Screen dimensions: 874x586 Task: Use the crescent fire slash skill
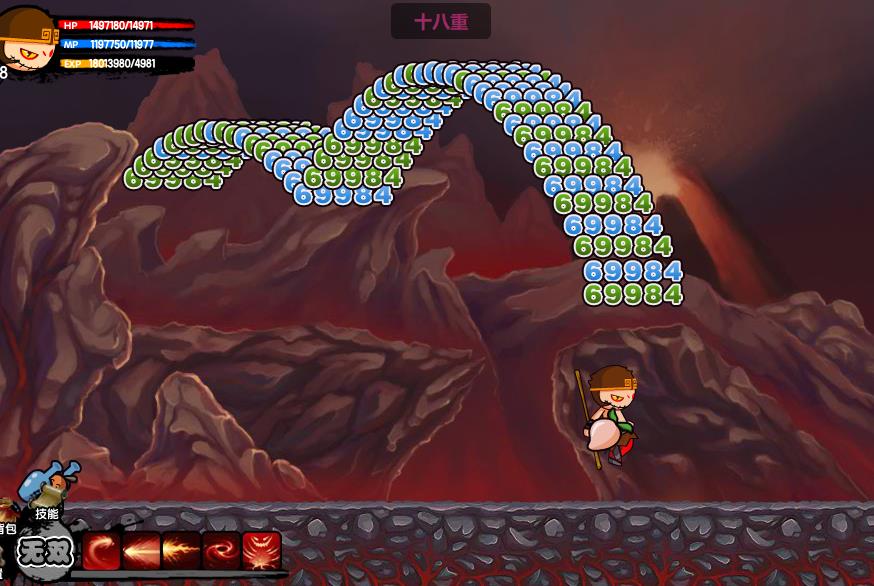(102, 551)
